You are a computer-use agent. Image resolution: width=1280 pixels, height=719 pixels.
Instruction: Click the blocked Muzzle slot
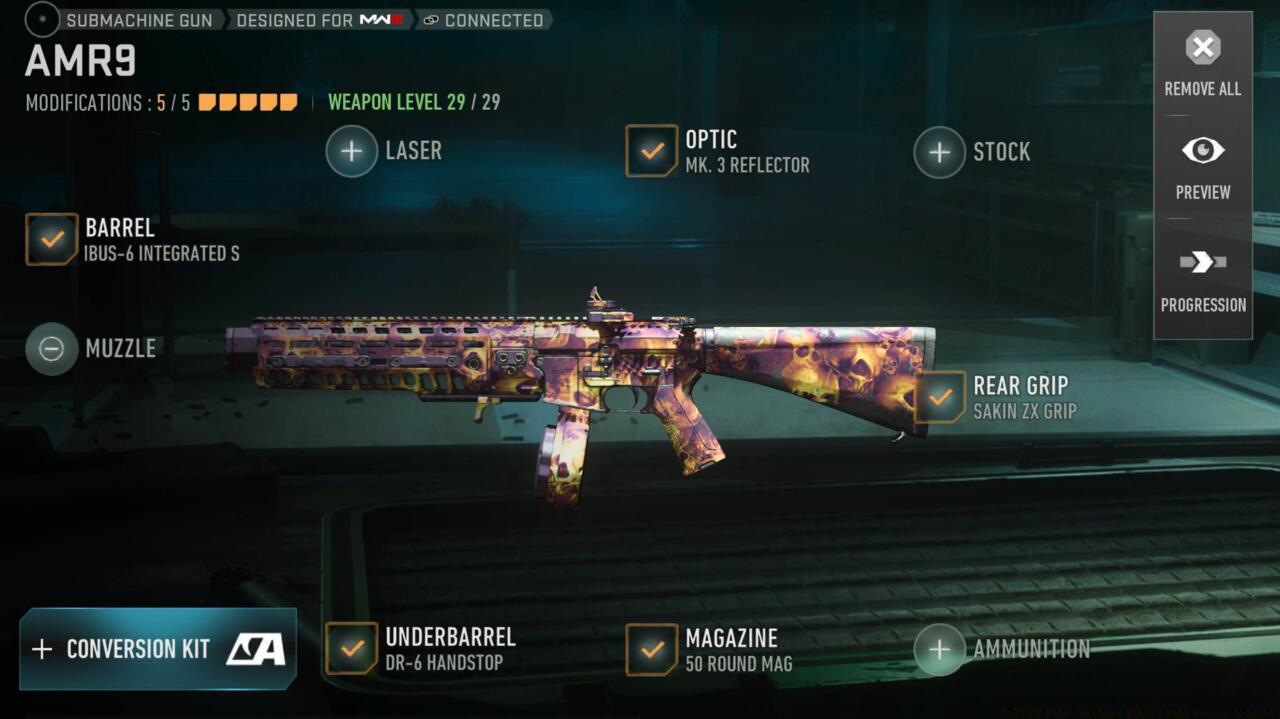pyautogui.click(x=52, y=349)
